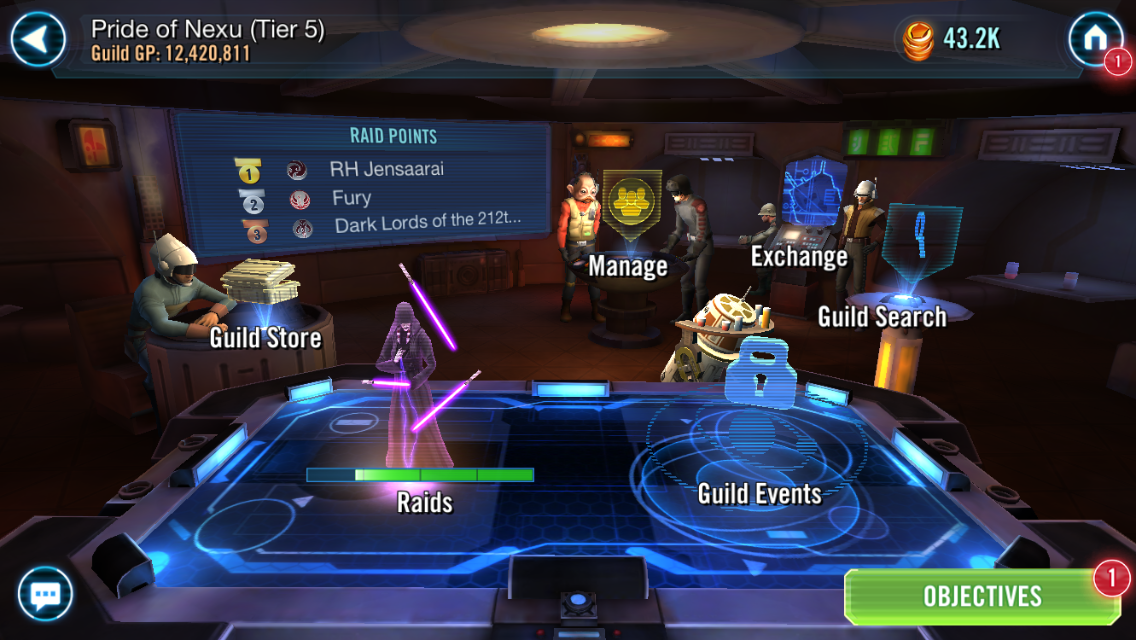Open the guild chat bubble
The width and height of the screenshot is (1136, 640).
pyautogui.click(x=45, y=596)
